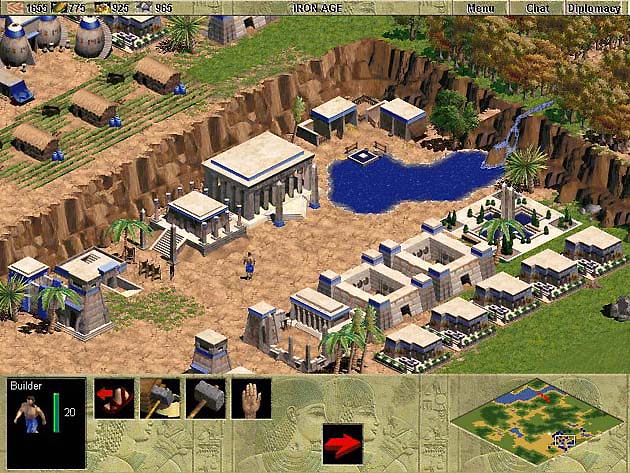Open the Menu button
This screenshot has height=473, width=630.
[x=480, y=8]
